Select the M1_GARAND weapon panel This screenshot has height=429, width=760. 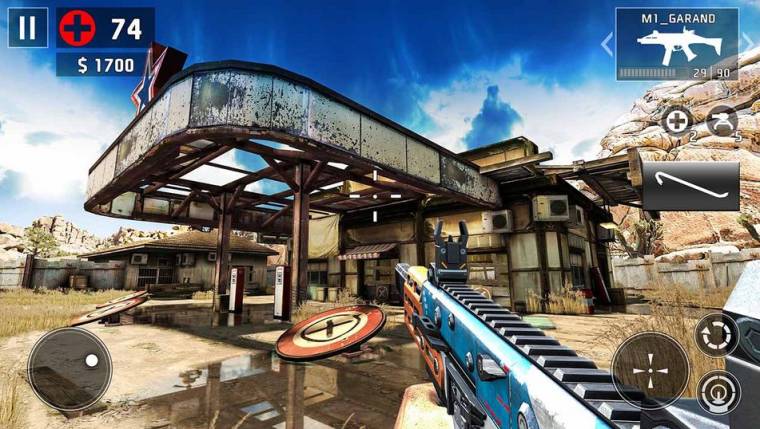click(x=677, y=44)
